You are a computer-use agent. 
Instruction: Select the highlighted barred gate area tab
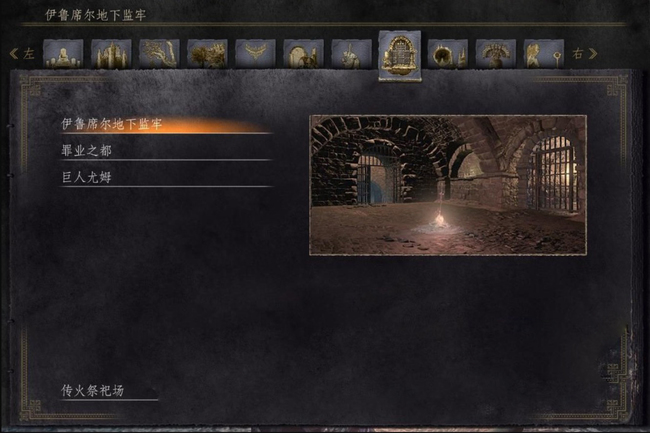(x=399, y=54)
